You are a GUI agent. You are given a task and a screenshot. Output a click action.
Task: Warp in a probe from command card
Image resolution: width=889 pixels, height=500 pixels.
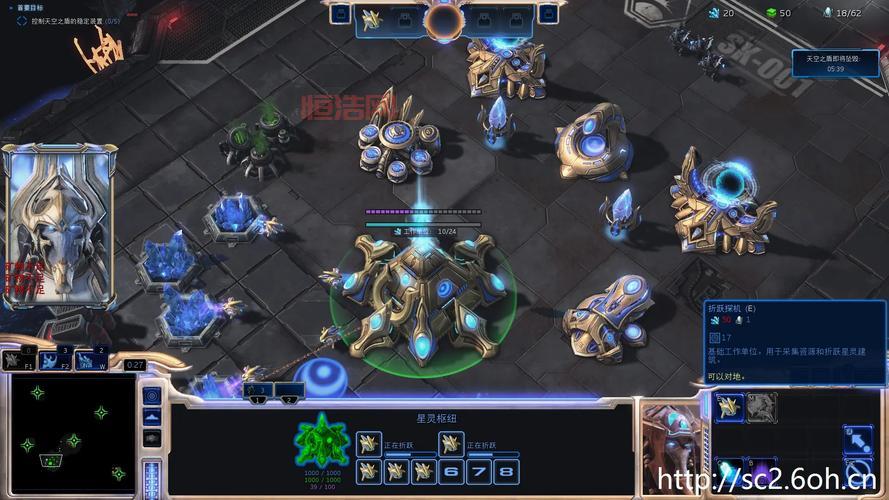729,406
